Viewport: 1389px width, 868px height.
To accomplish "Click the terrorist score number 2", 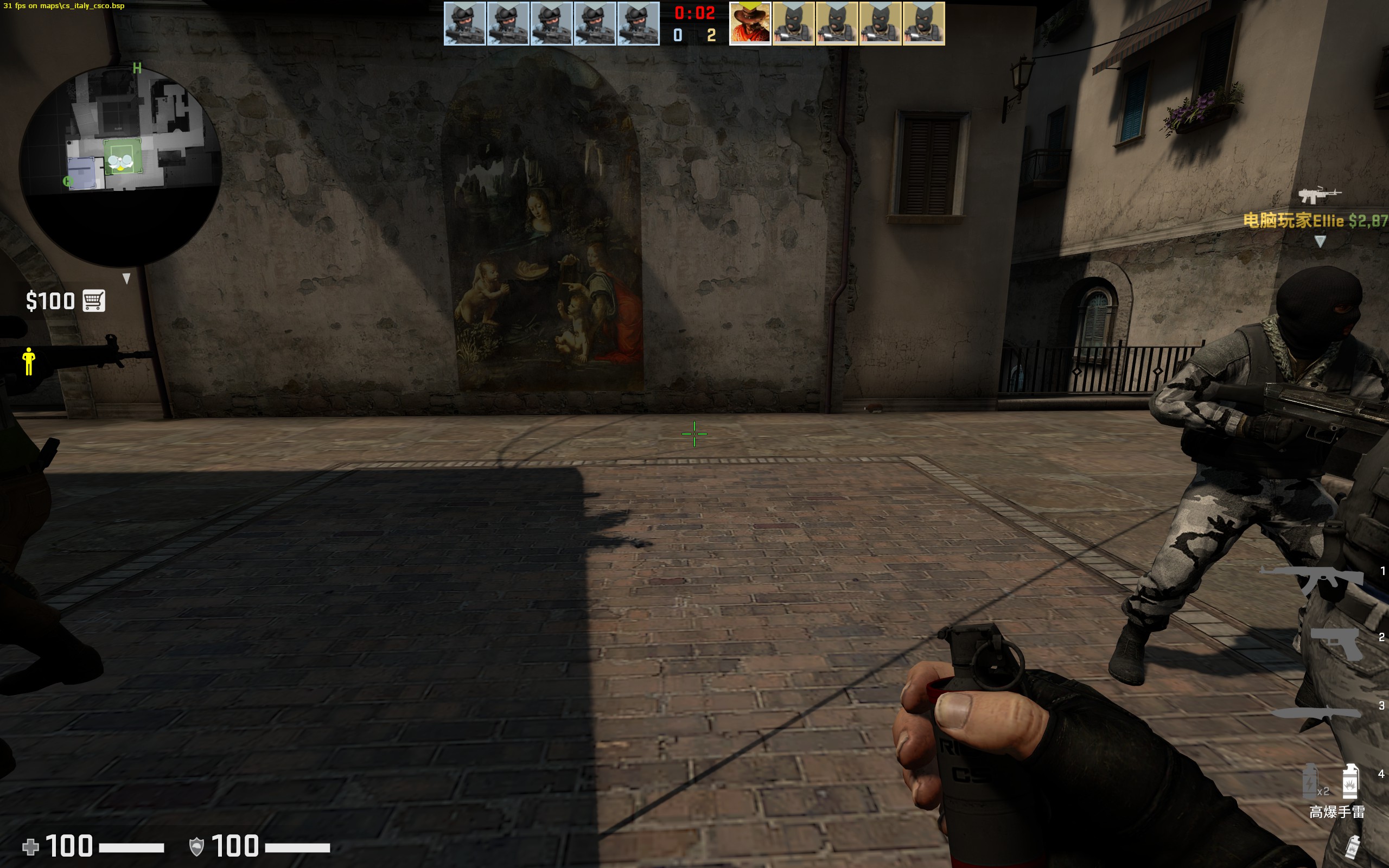I will [711, 35].
